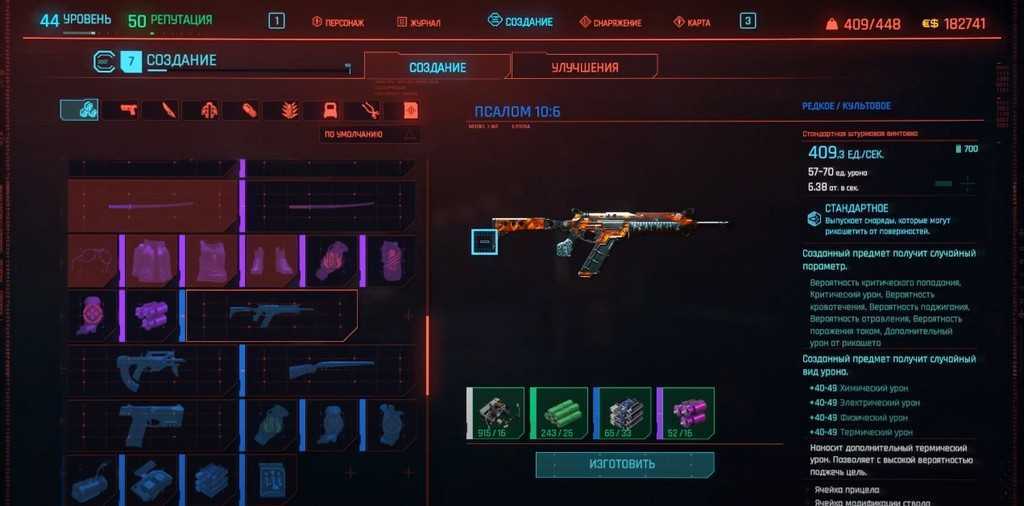Choose the blue submachine gun recipe
The image size is (1024, 506).
pos(152,370)
